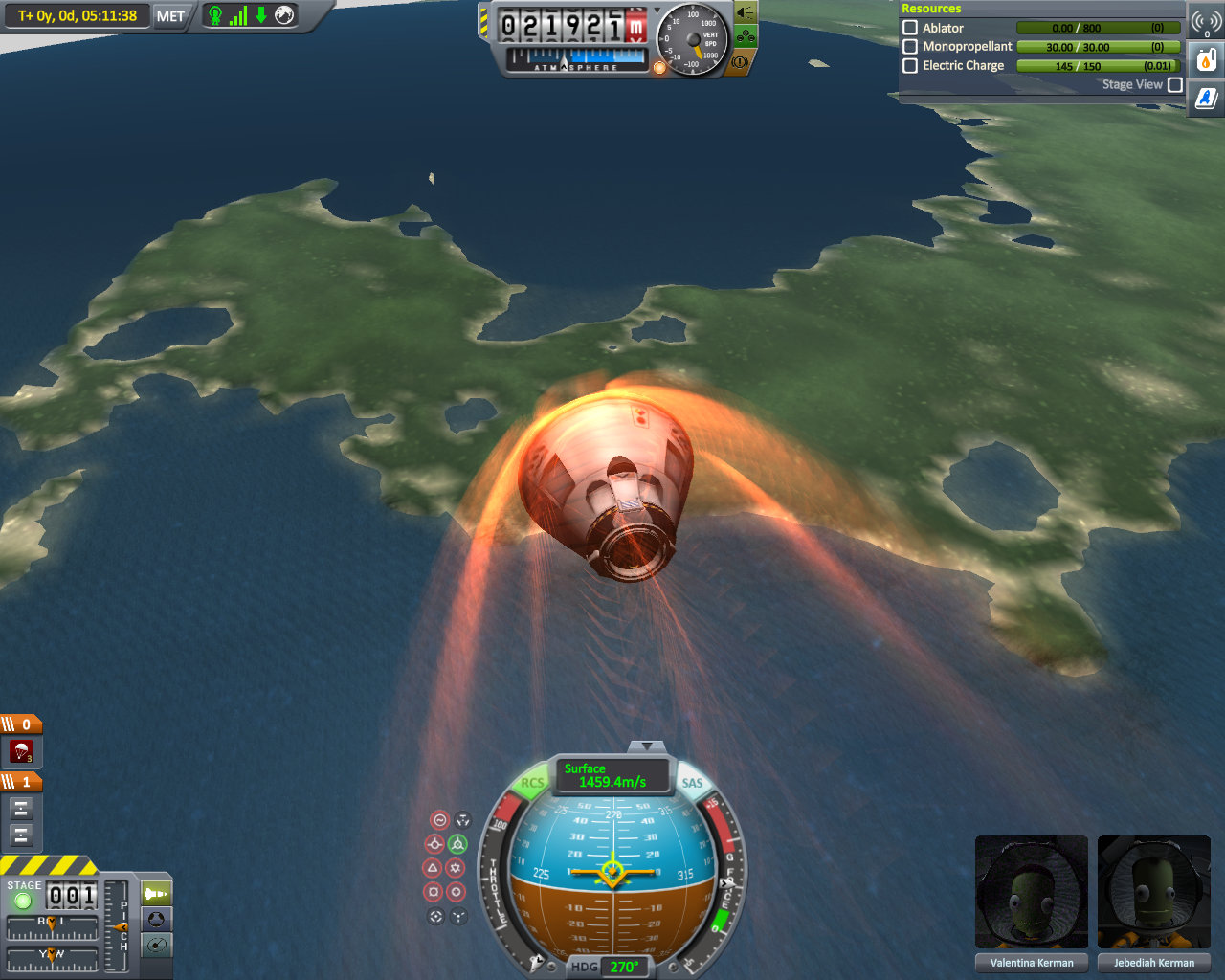
Task: Open the CommNet signal antenna button
Action: [1207, 22]
